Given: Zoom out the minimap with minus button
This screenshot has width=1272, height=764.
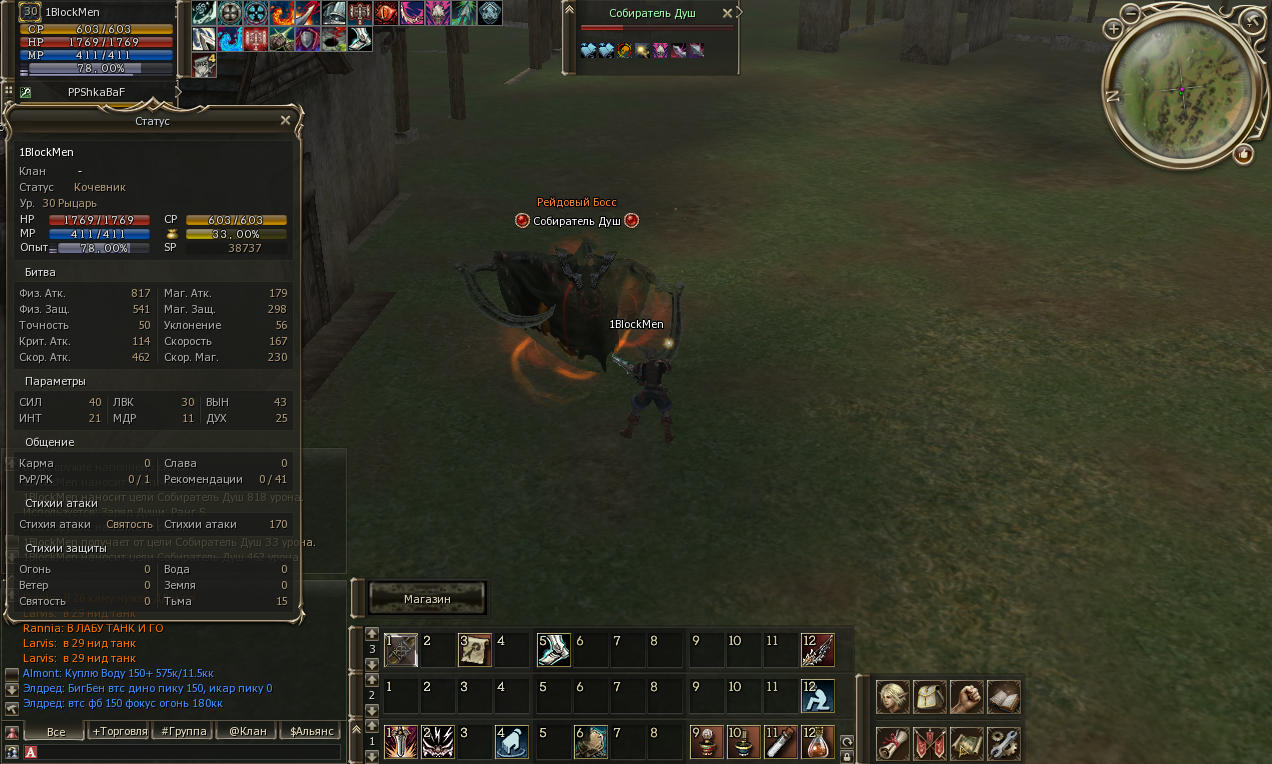Looking at the screenshot, I should coord(1131,14).
